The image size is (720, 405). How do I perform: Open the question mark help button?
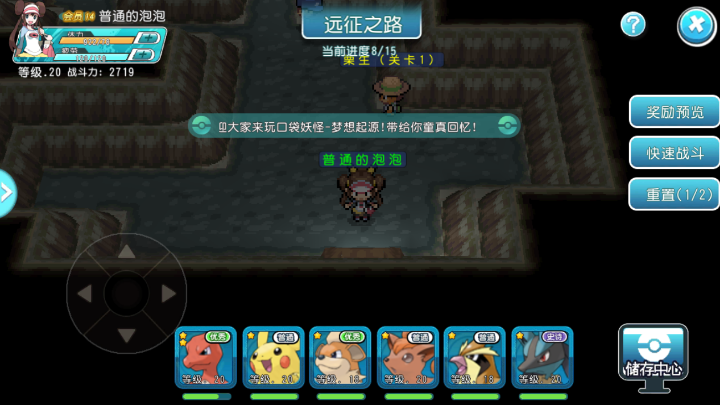click(x=633, y=25)
